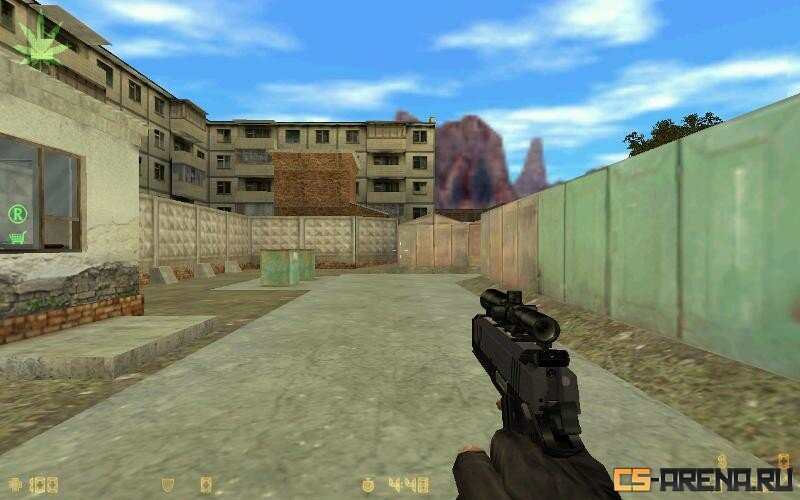
Task: Click the kevlar armor shield icon
Action: (168, 485)
